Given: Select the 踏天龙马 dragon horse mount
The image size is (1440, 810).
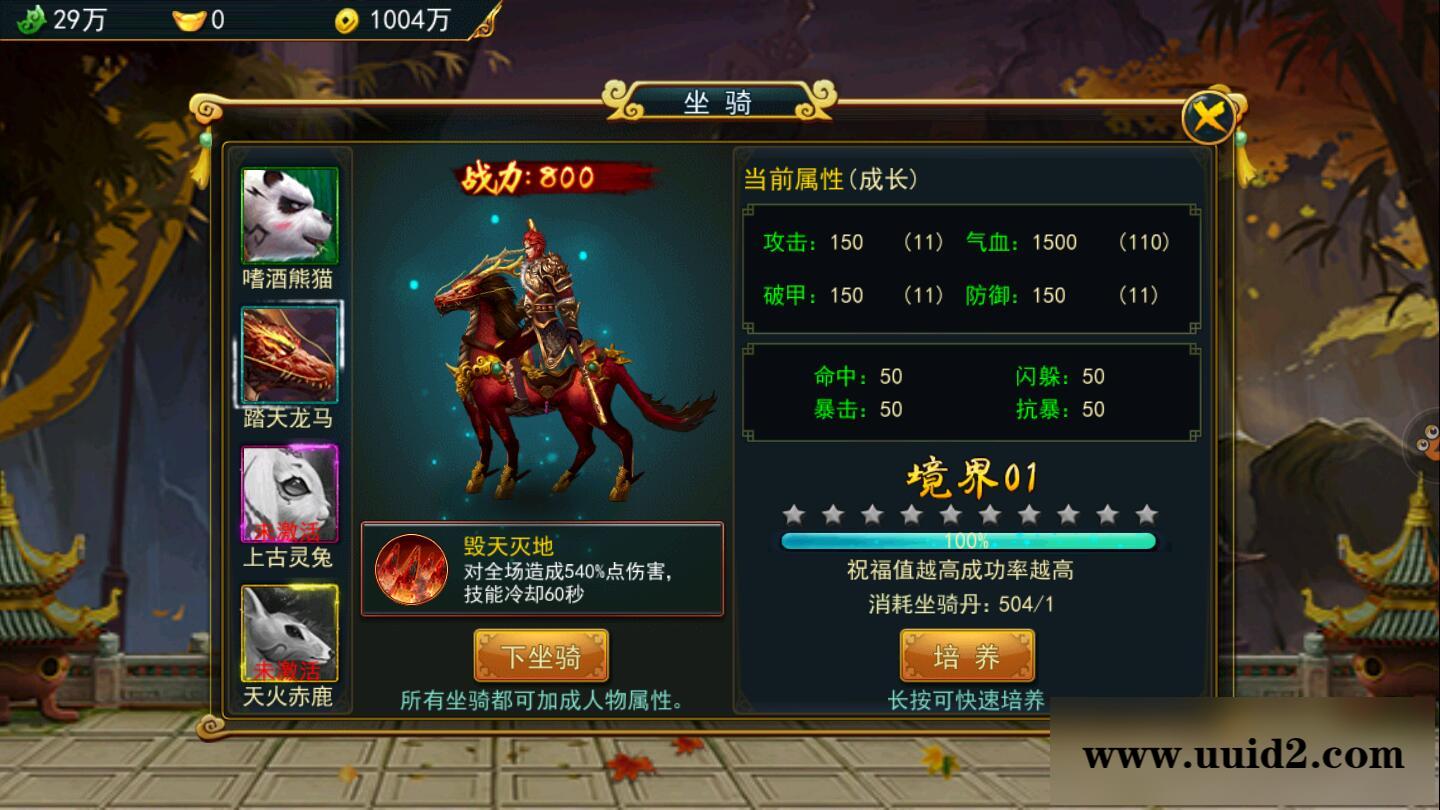Looking at the screenshot, I should pos(289,355).
